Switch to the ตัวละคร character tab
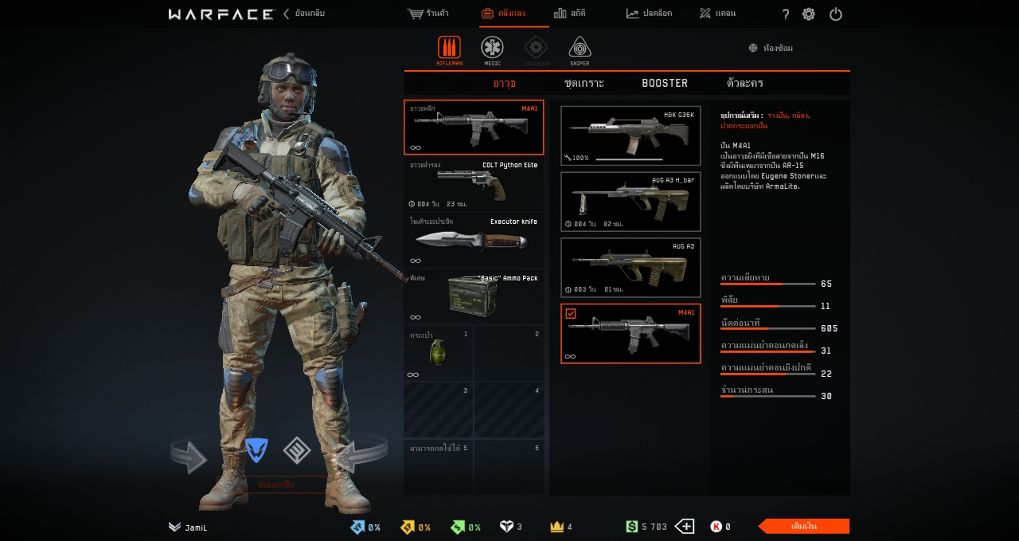The width and height of the screenshot is (1019, 541). click(745, 83)
